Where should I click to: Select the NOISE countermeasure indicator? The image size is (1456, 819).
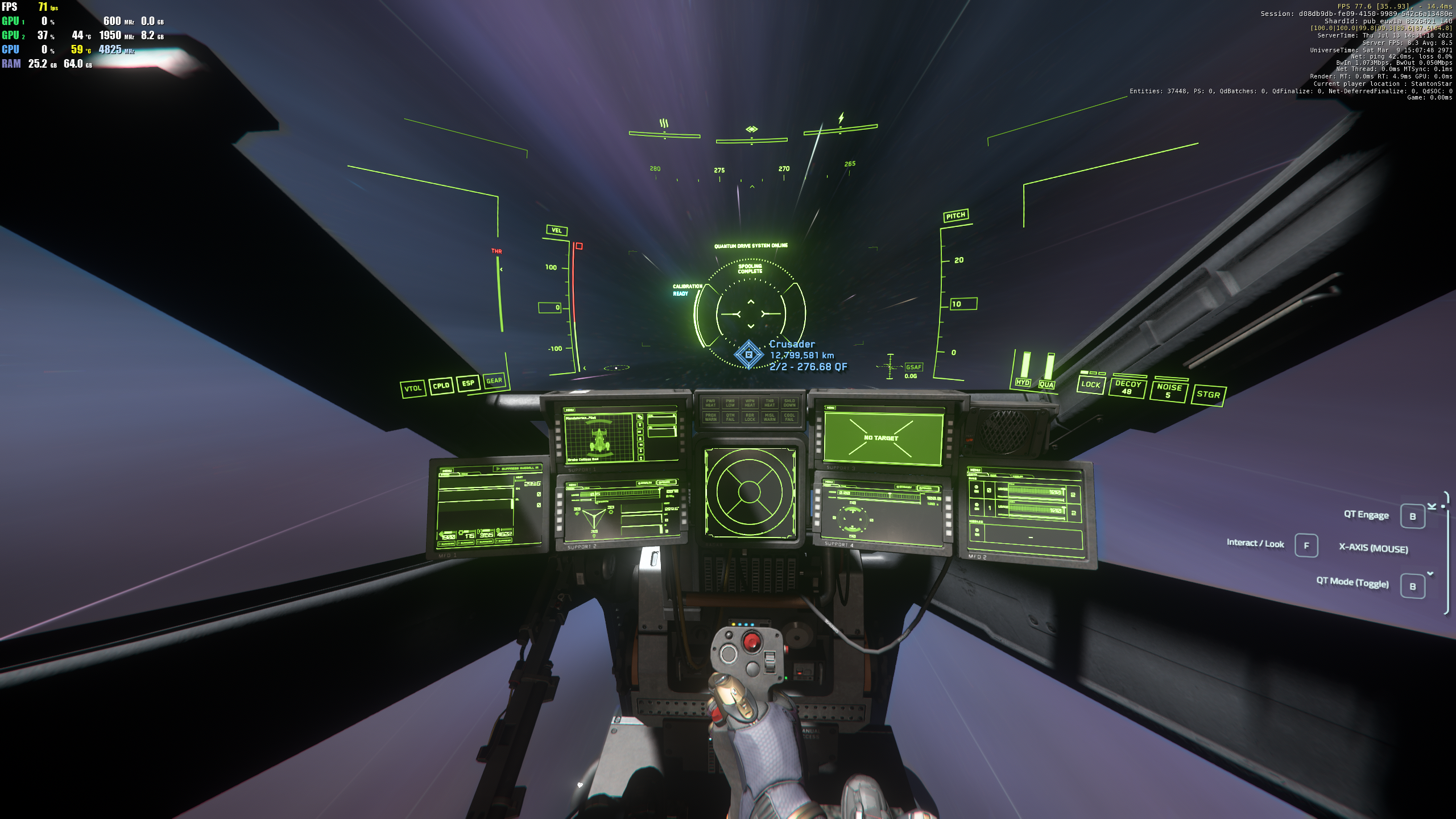click(1169, 391)
